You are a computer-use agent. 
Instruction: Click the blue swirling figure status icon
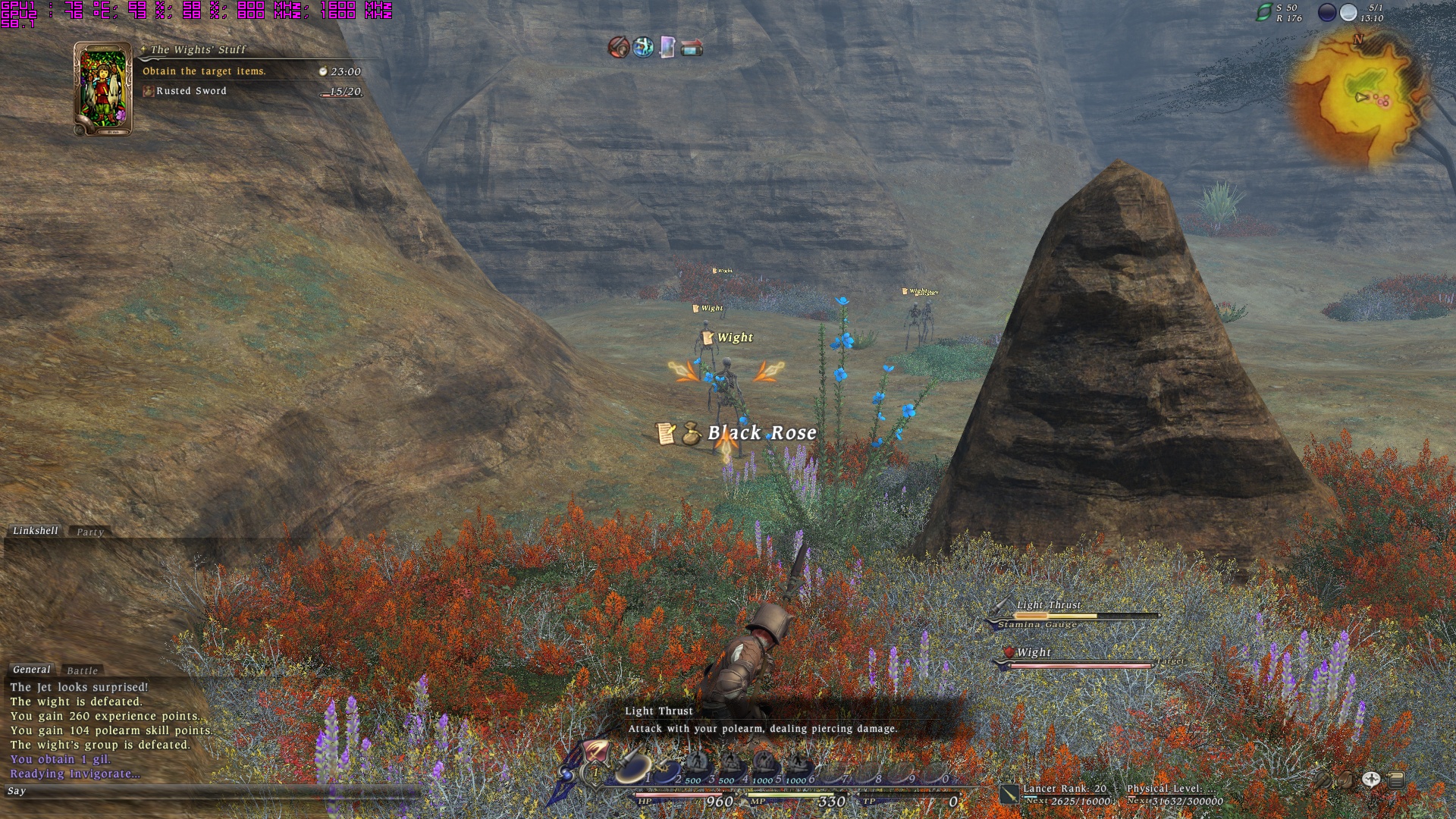(643, 48)
